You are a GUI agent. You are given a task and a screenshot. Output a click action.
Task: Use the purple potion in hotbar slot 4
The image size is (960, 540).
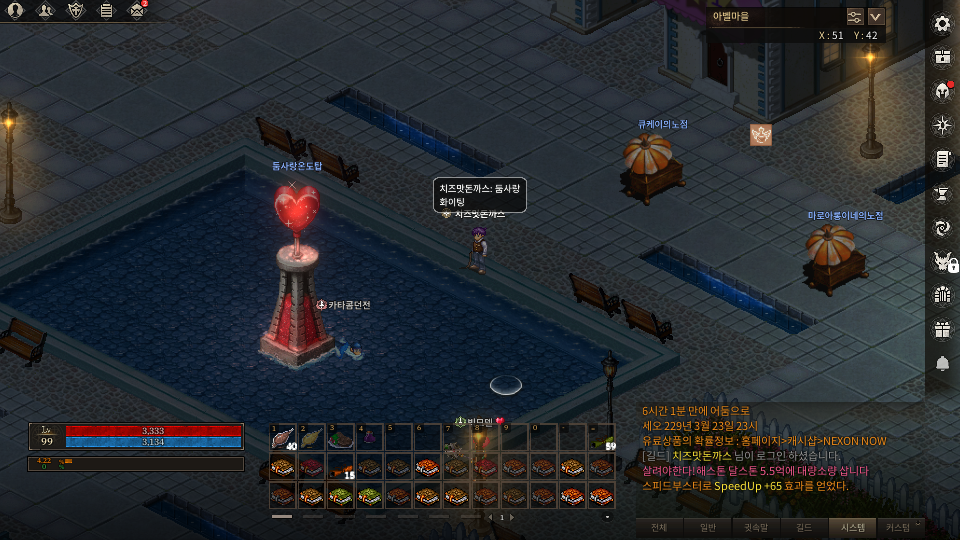[372, 436]
